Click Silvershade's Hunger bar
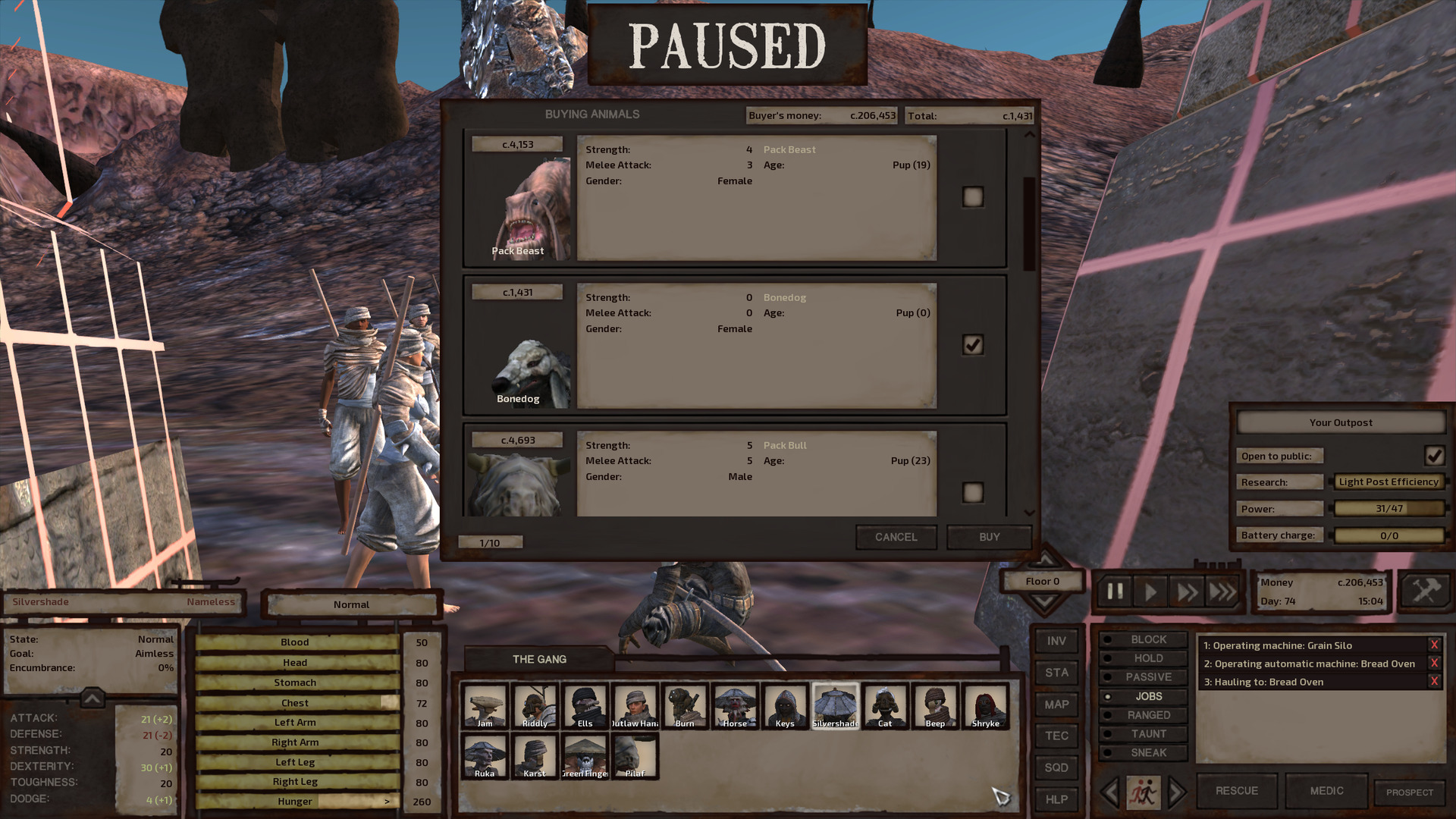Viewport: 1456px width, 819px height. click(296, 801)
